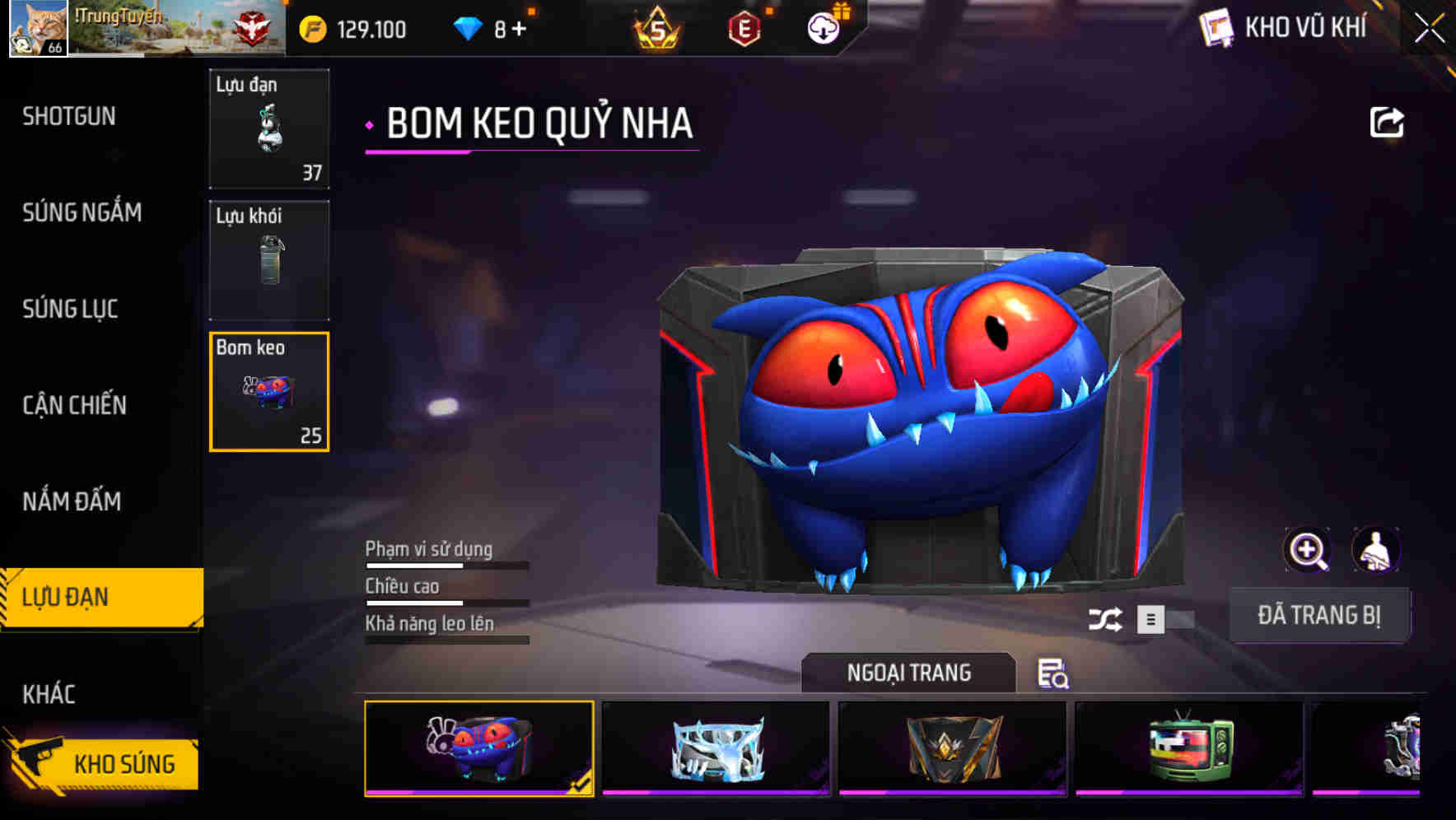
Task: Click the character preview icon beside the magnifier
Action: 1377,550
